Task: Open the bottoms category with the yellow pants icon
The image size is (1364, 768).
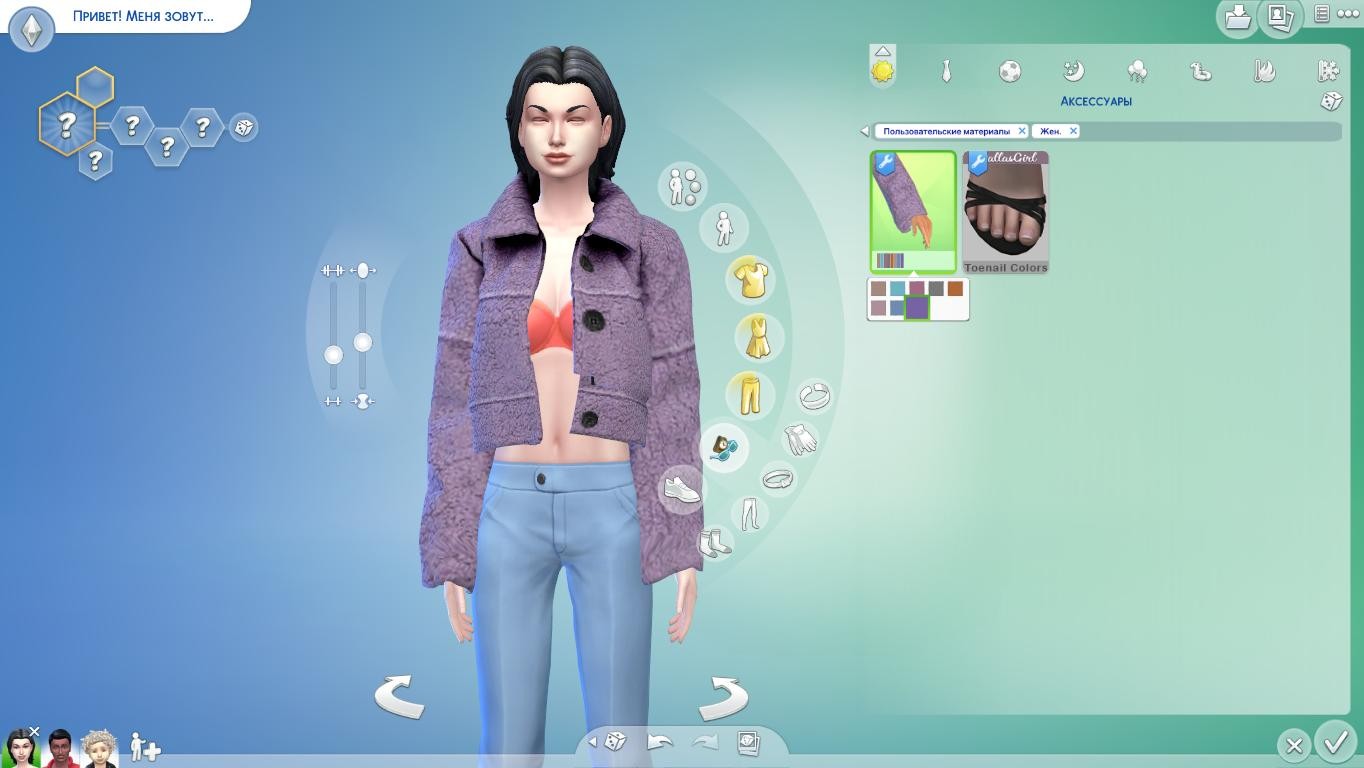Action: [x=748, y=393]
